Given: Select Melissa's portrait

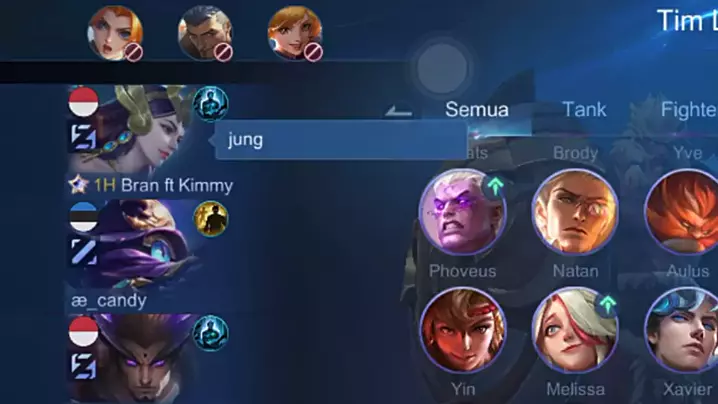Looking at the screenshot, I should pyautogui.click(x=575, y=330).
